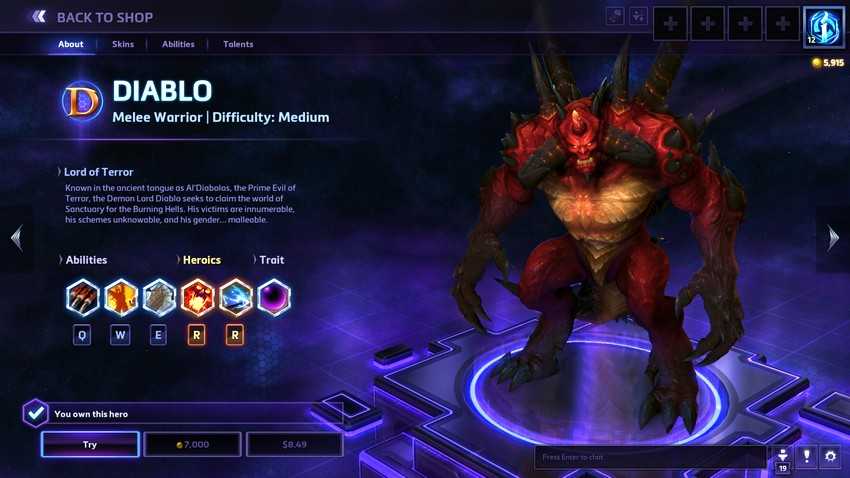Purchase Diablo for $8.49
The width and height of the screenshot is (850, 478).
pos(294,444)
